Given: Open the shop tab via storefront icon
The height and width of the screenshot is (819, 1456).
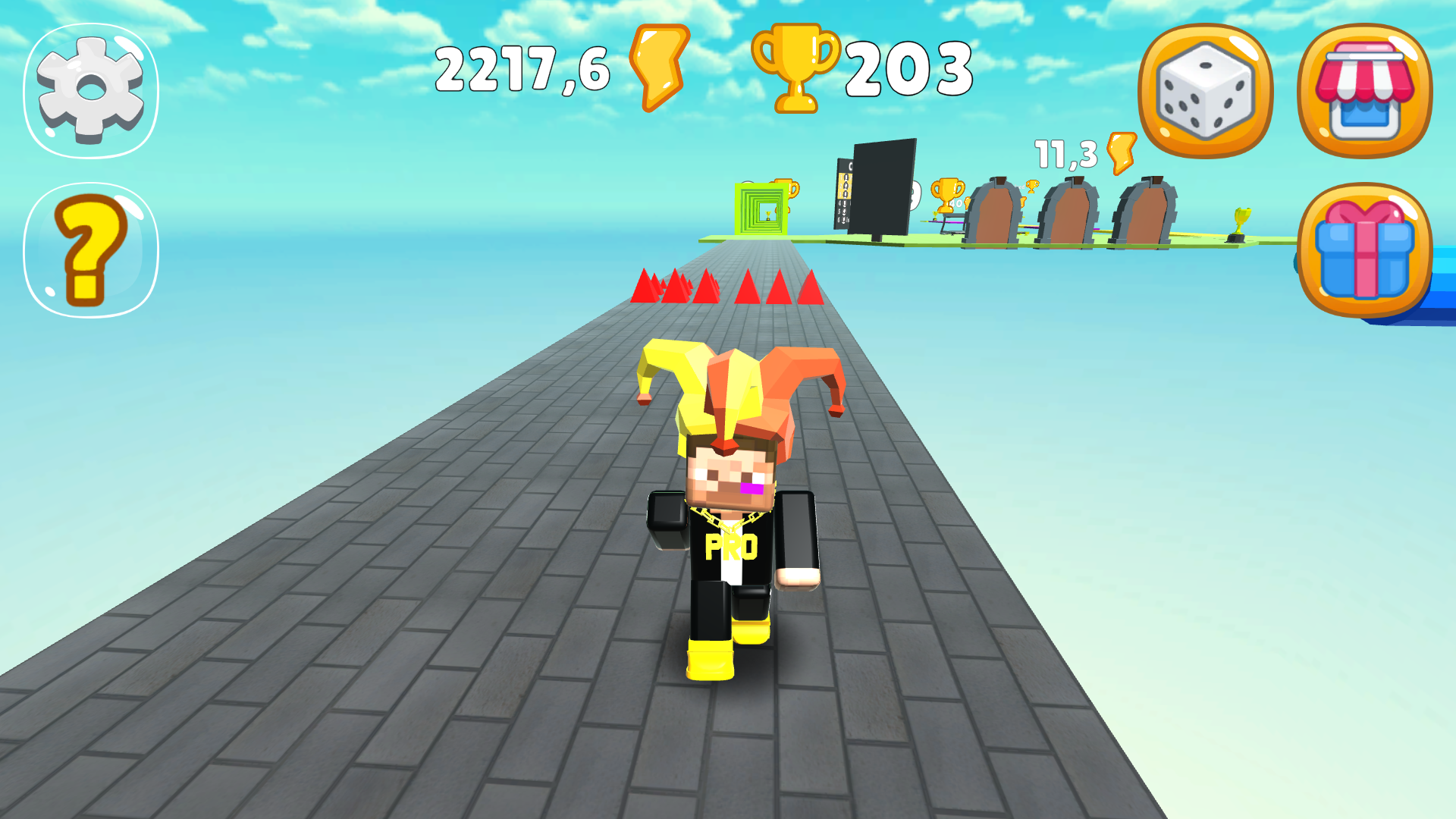Looking at the screenshot, I should (x=1365, y=91).
